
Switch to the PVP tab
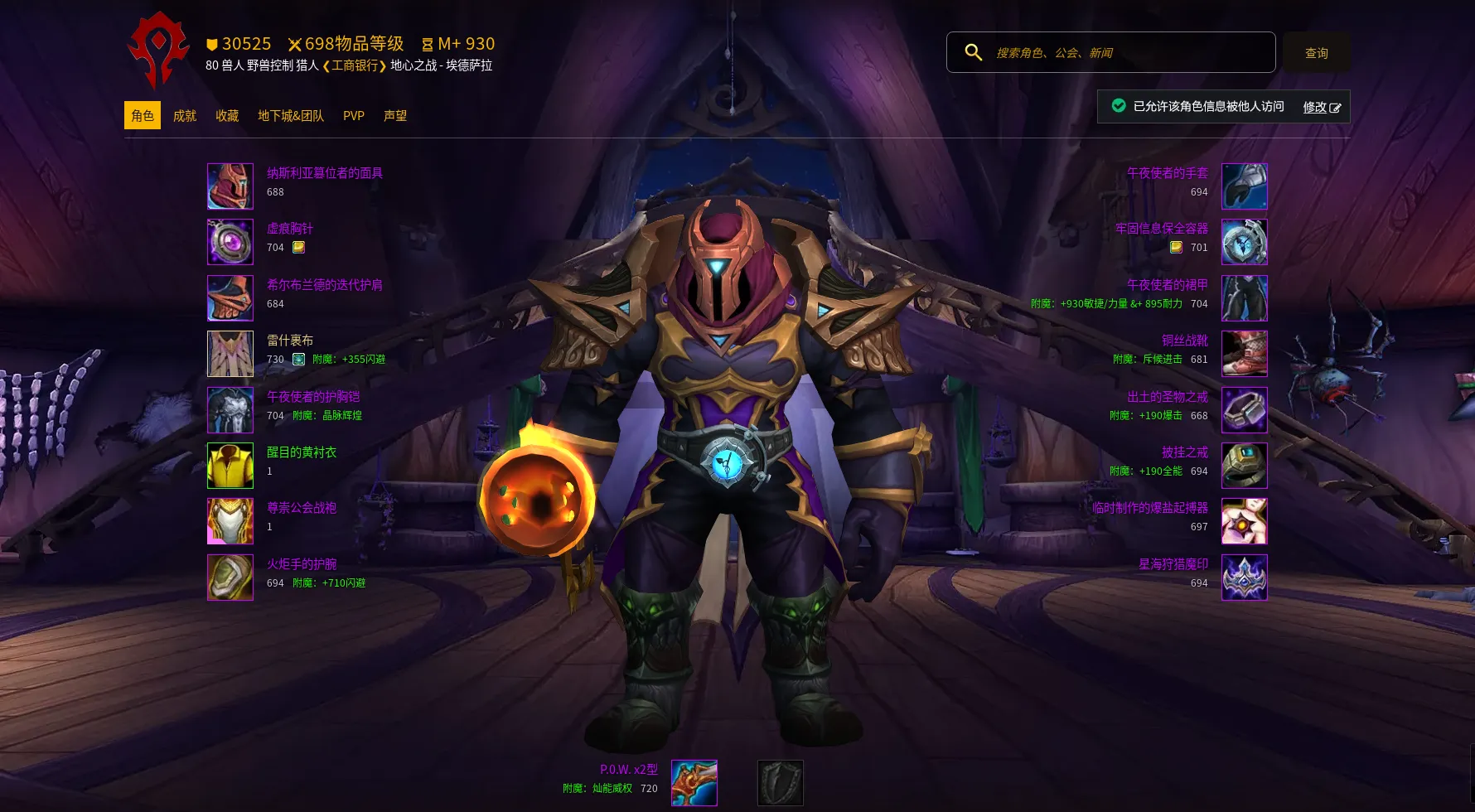coord(354,116)
